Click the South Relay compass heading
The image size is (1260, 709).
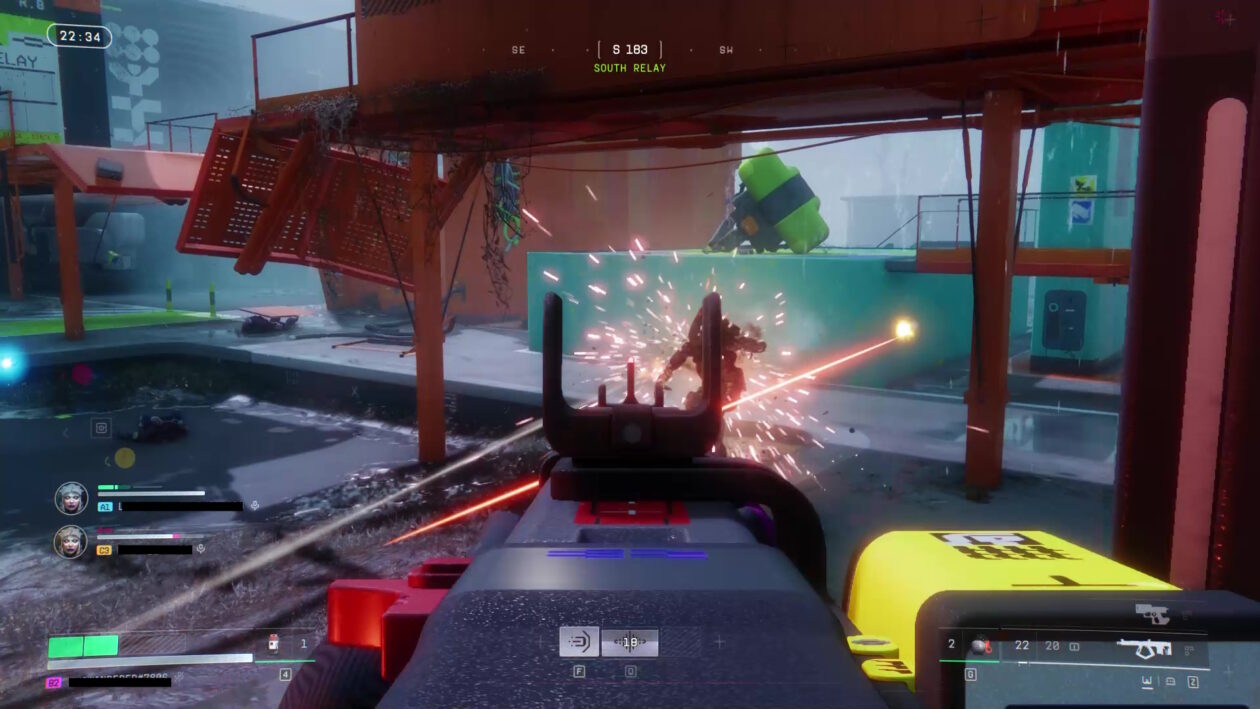[630, 50]
